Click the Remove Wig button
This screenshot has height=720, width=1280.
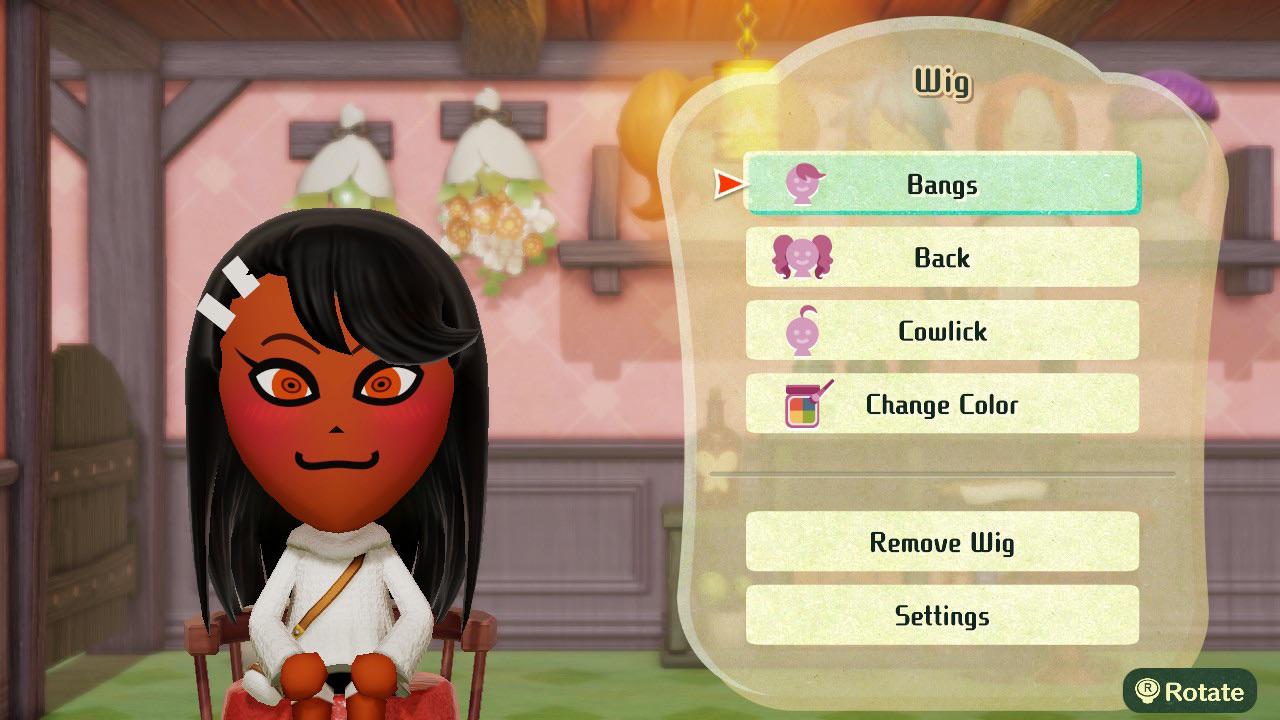coord(941,542)
